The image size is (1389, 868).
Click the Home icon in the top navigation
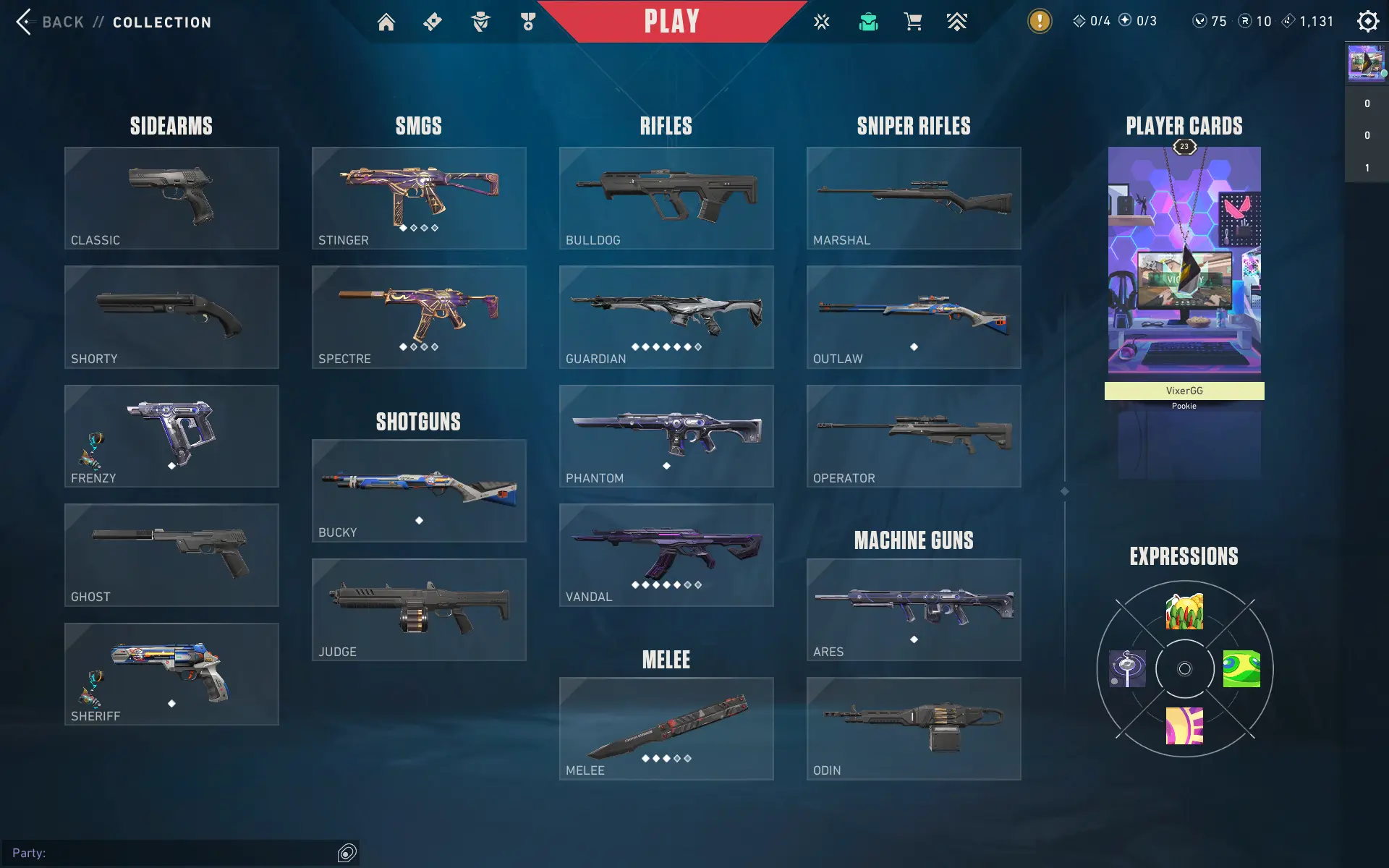point(386,22)
